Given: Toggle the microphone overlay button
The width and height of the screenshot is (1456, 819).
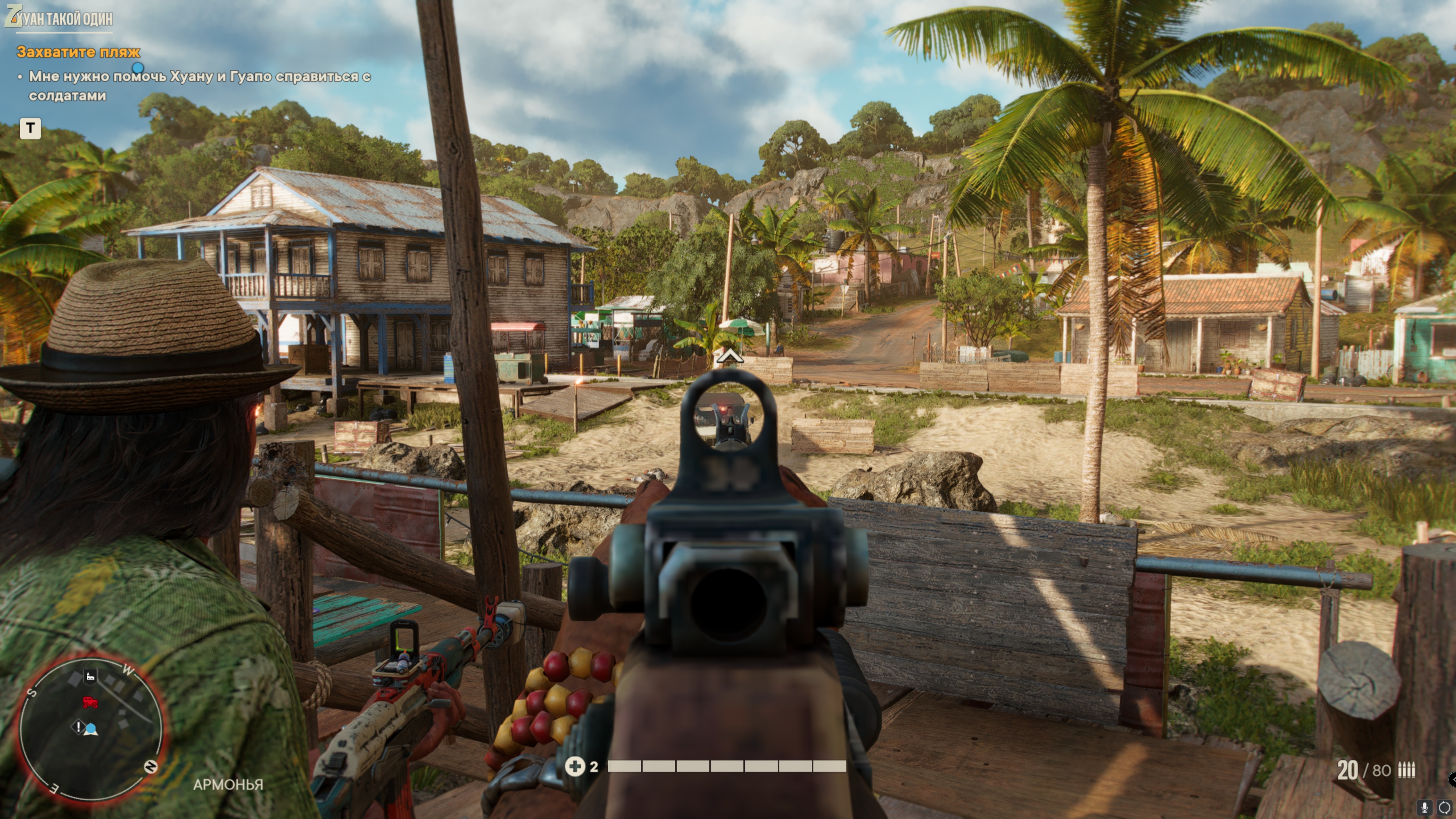Looking at the screenshot, I should (1425, 808).
